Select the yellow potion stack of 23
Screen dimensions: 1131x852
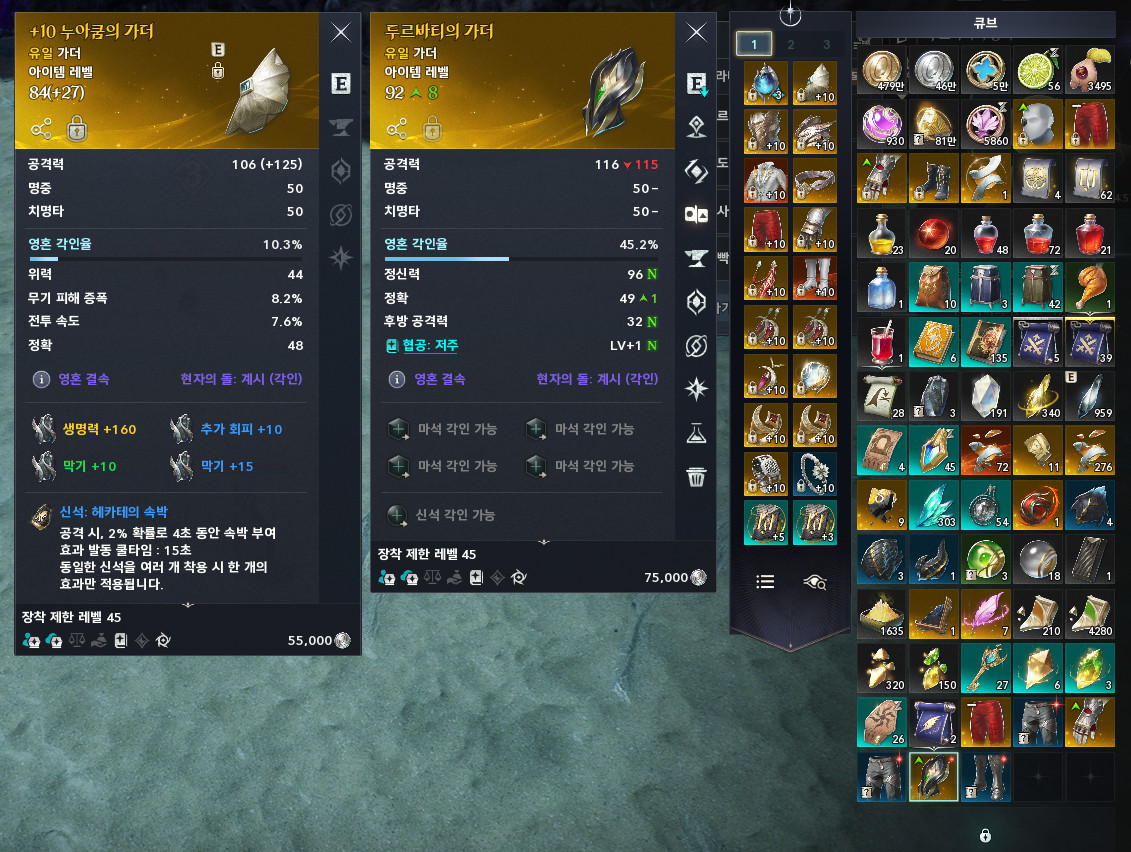point(883,233)
